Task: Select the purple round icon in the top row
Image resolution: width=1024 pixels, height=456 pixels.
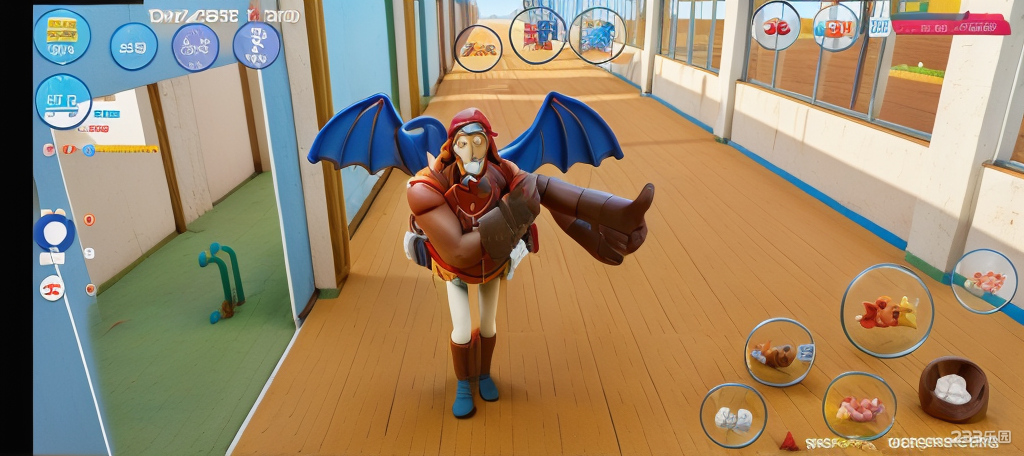Action: [195, 47]
